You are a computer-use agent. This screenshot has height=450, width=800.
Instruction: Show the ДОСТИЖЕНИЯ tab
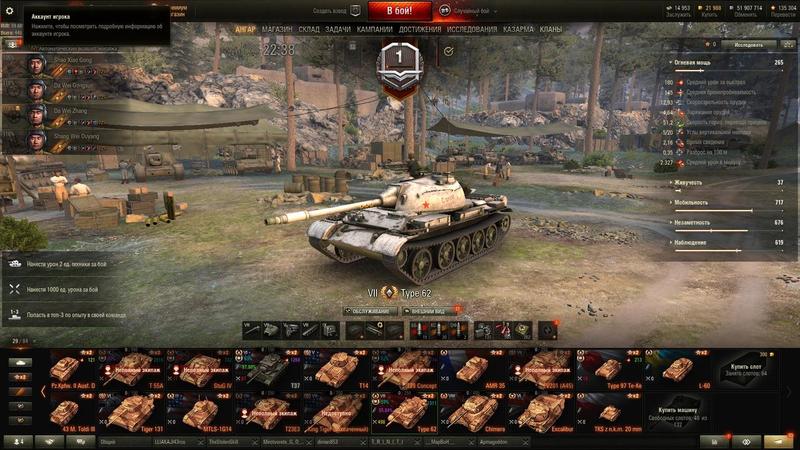[x=420, y=30]
